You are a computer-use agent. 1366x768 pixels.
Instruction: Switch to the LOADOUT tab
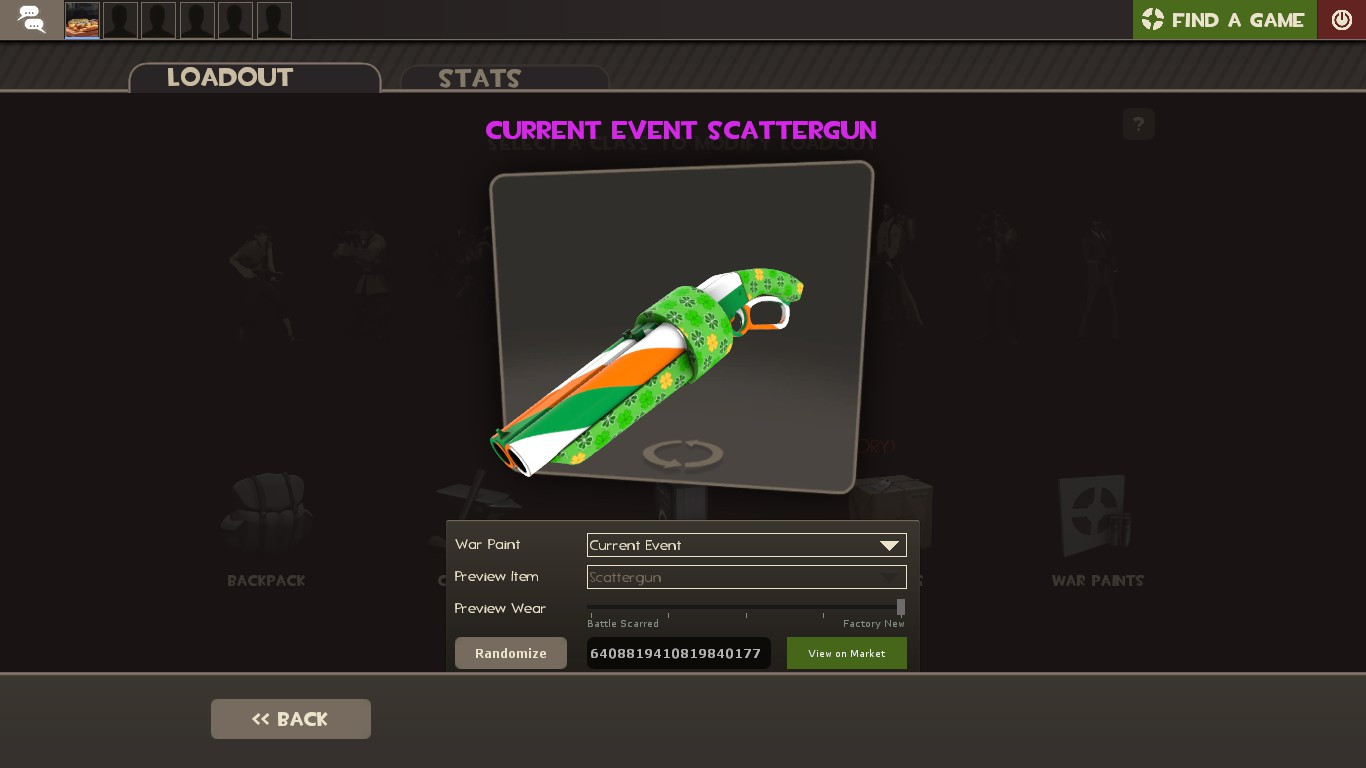(x=230, y=78)
